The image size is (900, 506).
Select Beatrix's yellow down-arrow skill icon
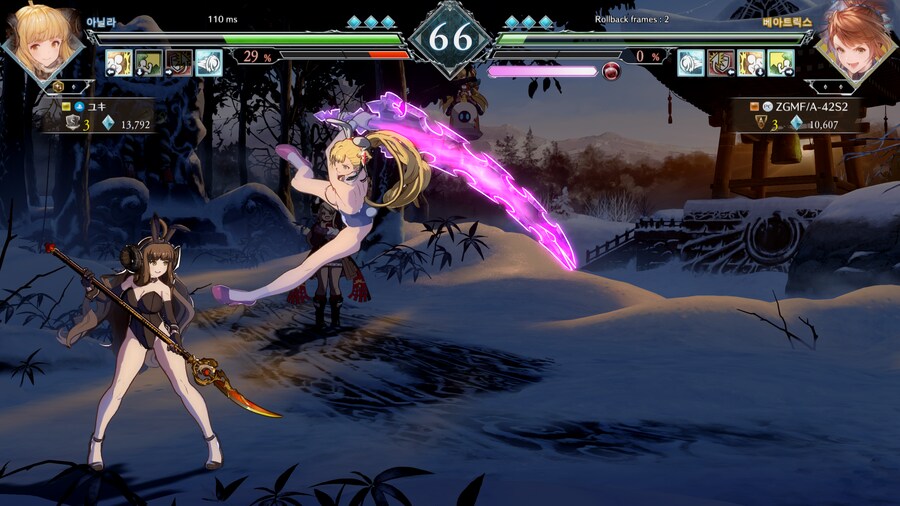[751, 63]
